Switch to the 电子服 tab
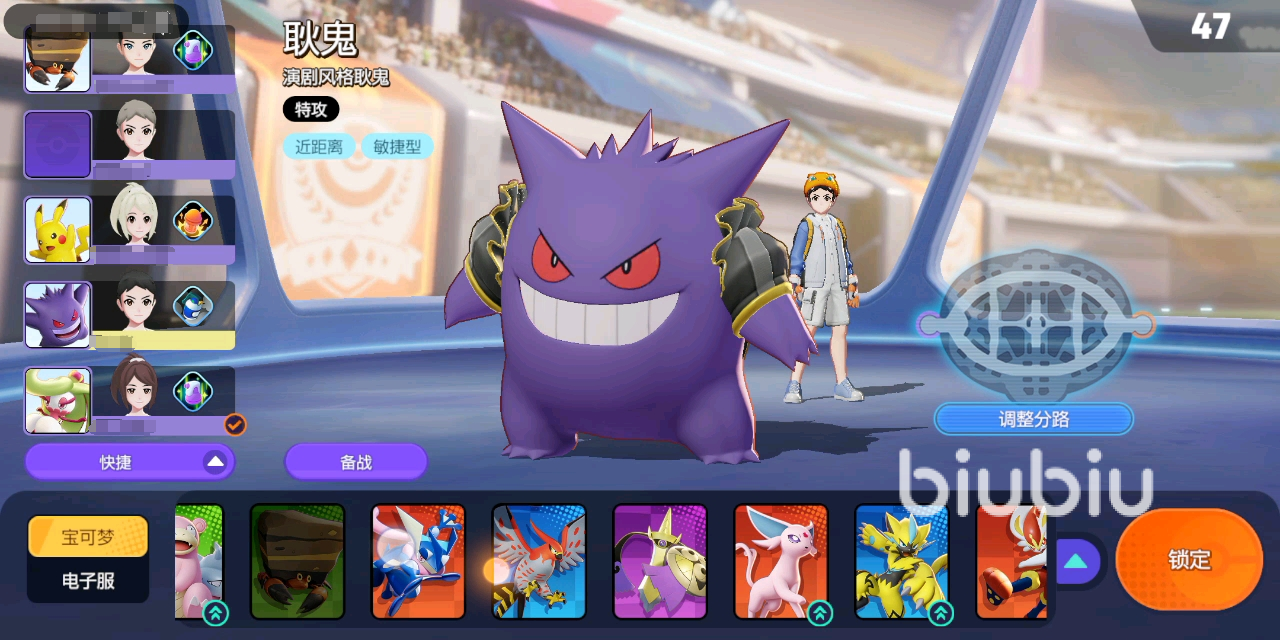Viewport: 1280px width, 640px height. click(88, 580)
